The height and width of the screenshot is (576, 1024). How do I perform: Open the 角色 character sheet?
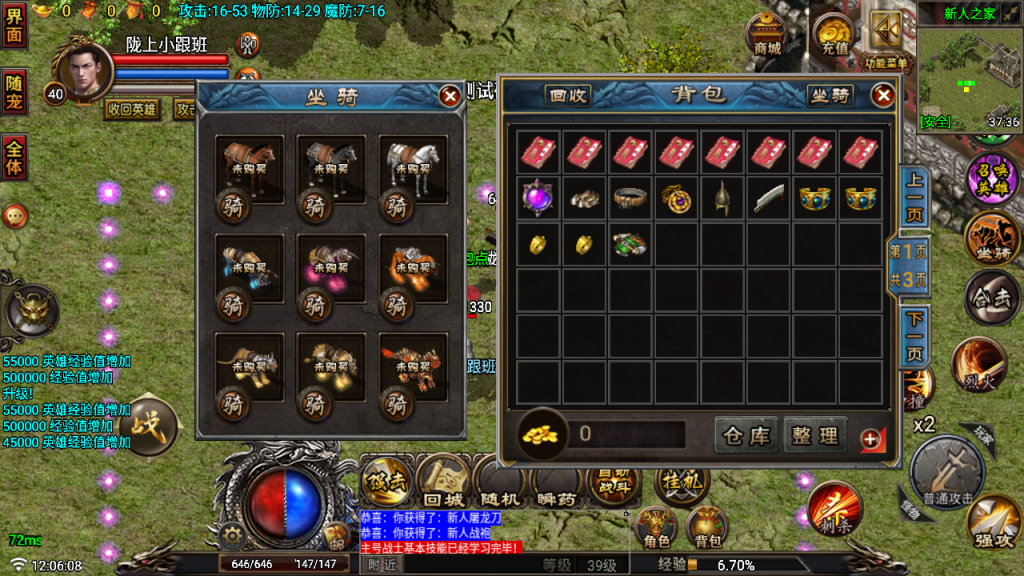(x=657, y=527)
